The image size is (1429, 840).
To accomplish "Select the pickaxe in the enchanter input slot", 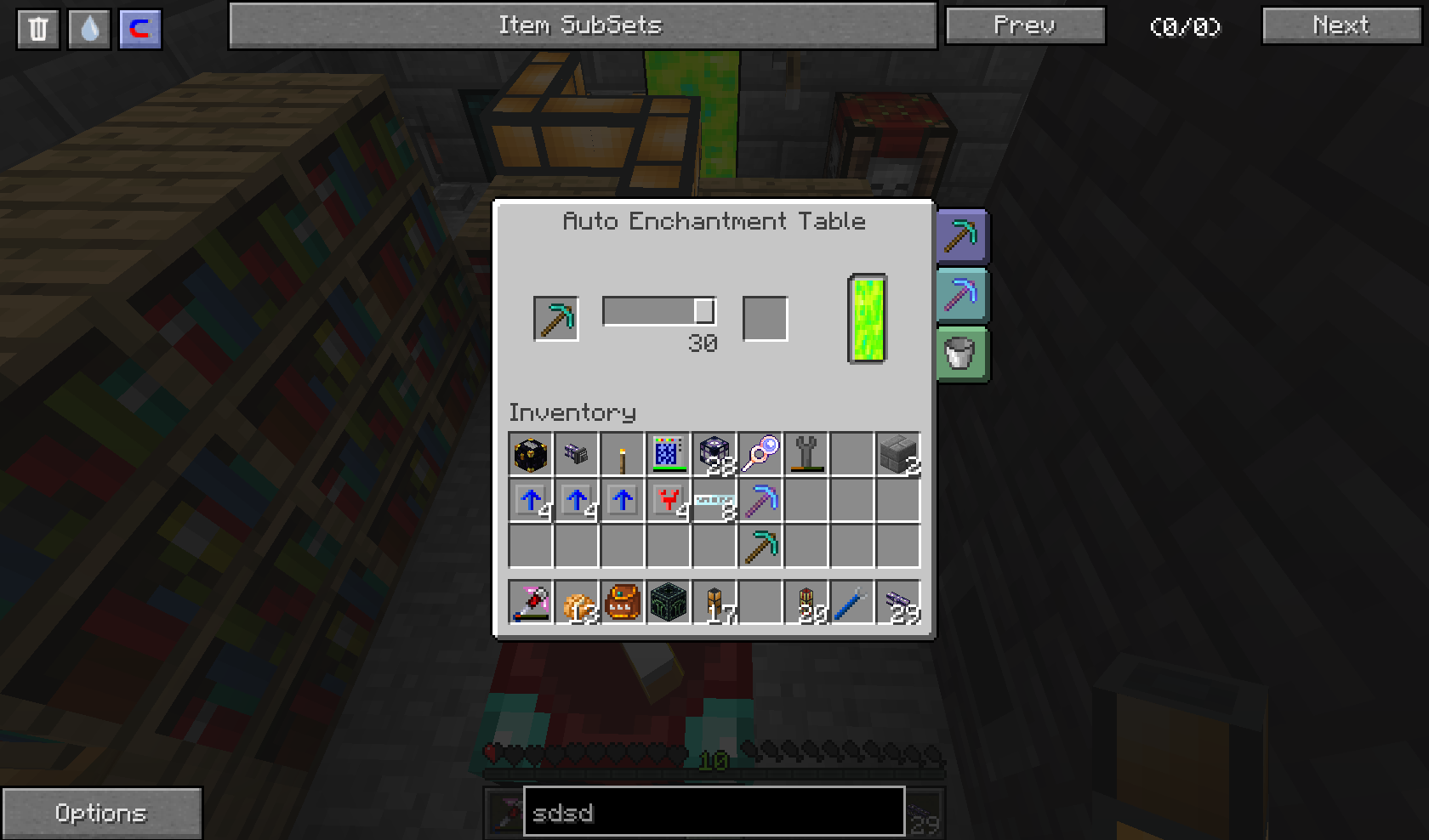I will 556,319.
